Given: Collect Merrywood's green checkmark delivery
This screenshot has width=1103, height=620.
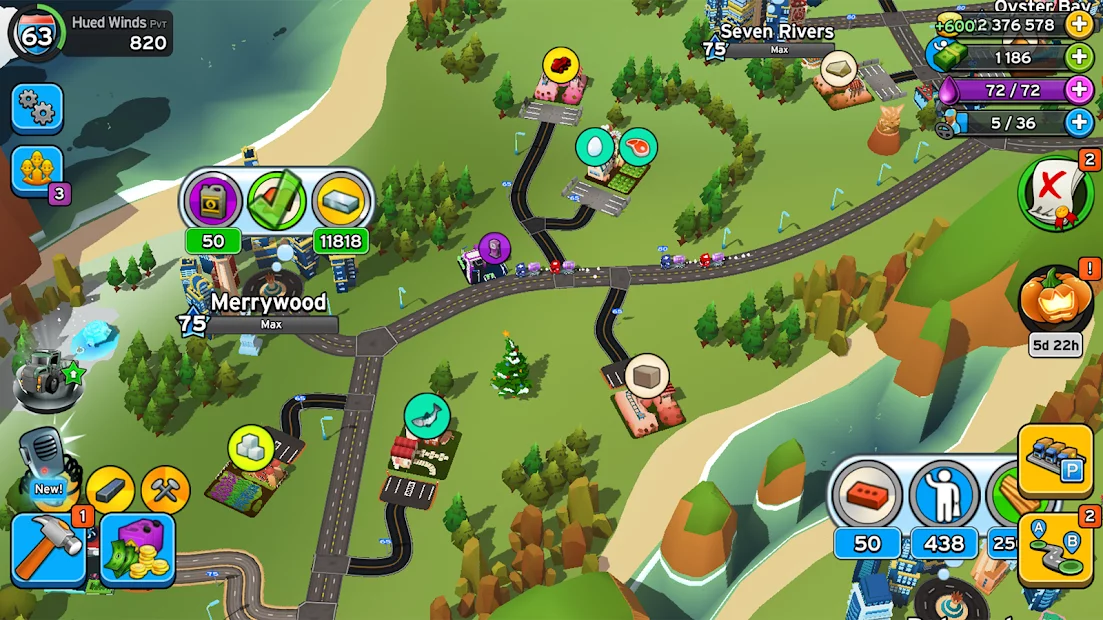Looking at the screenshot, I should tap(277, 200).
